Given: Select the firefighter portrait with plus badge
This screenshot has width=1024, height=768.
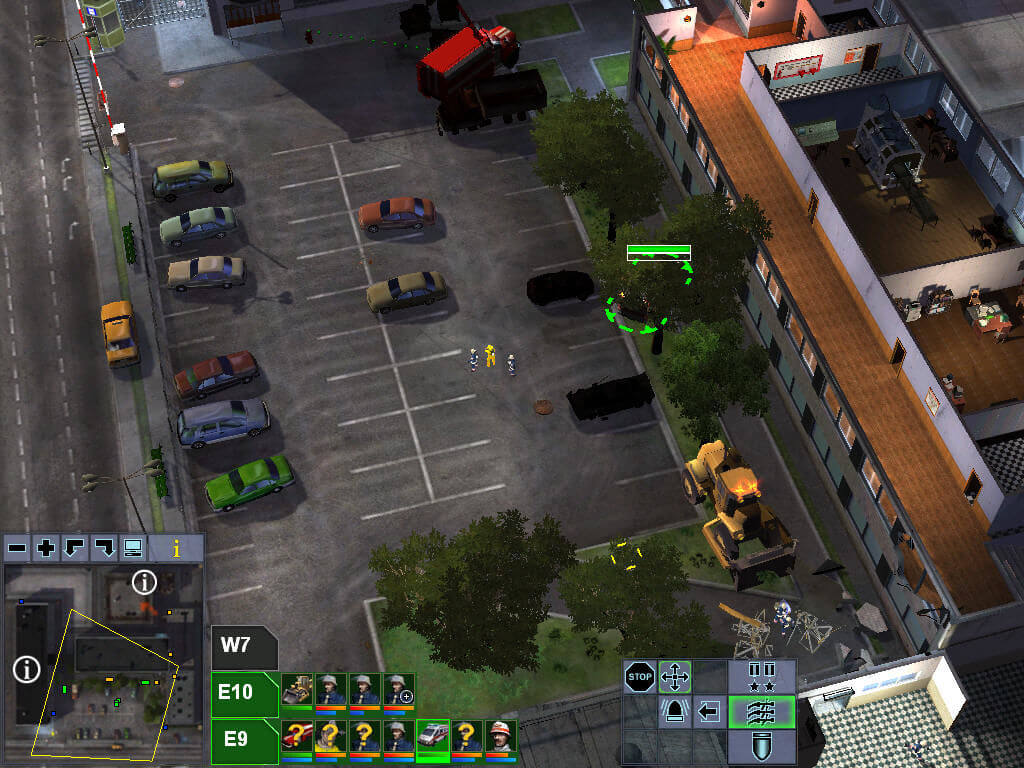Looking at the screenshot, I should click(398, 689).
